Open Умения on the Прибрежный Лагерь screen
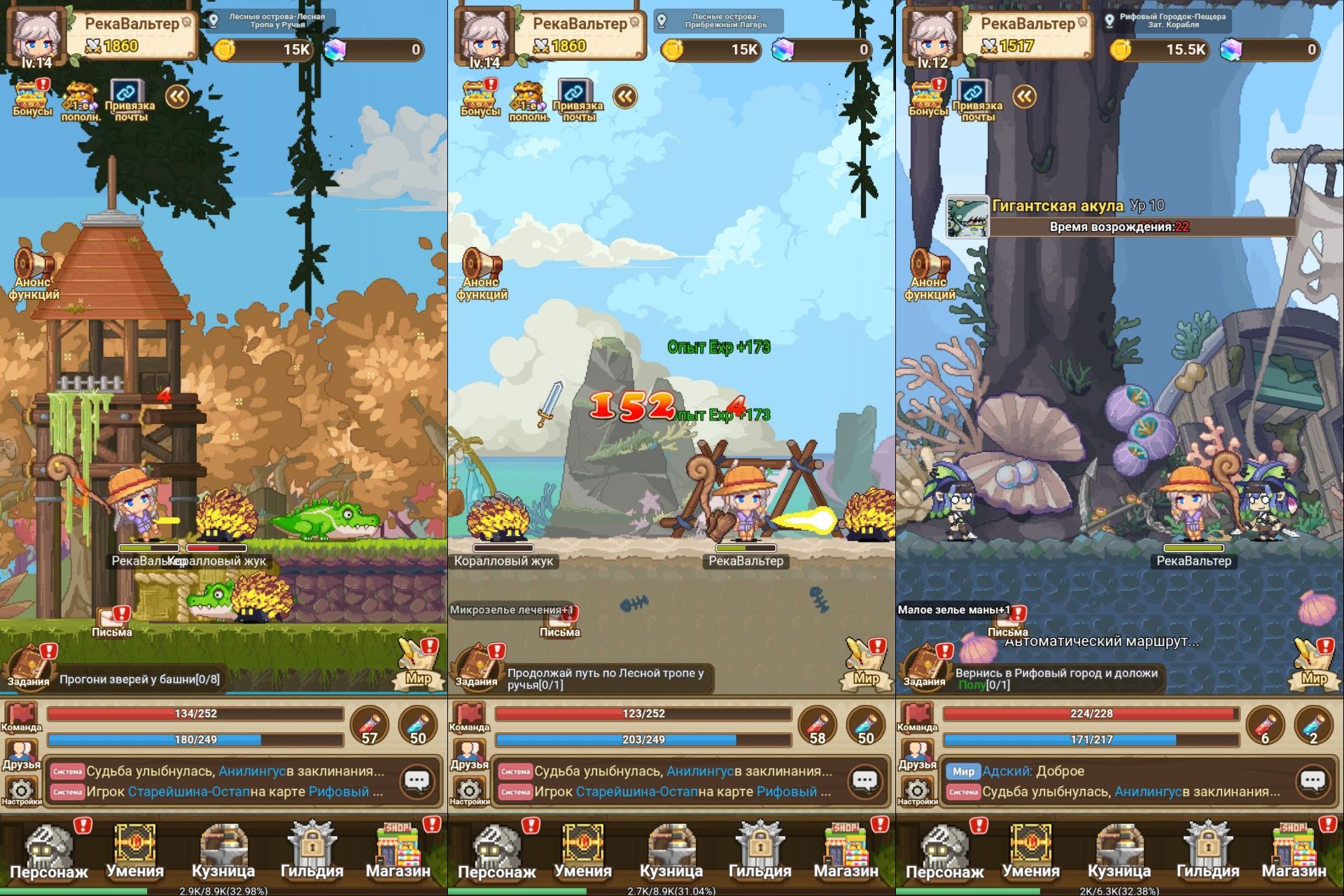Screen dimensions: 1344x896 point(582,851)
